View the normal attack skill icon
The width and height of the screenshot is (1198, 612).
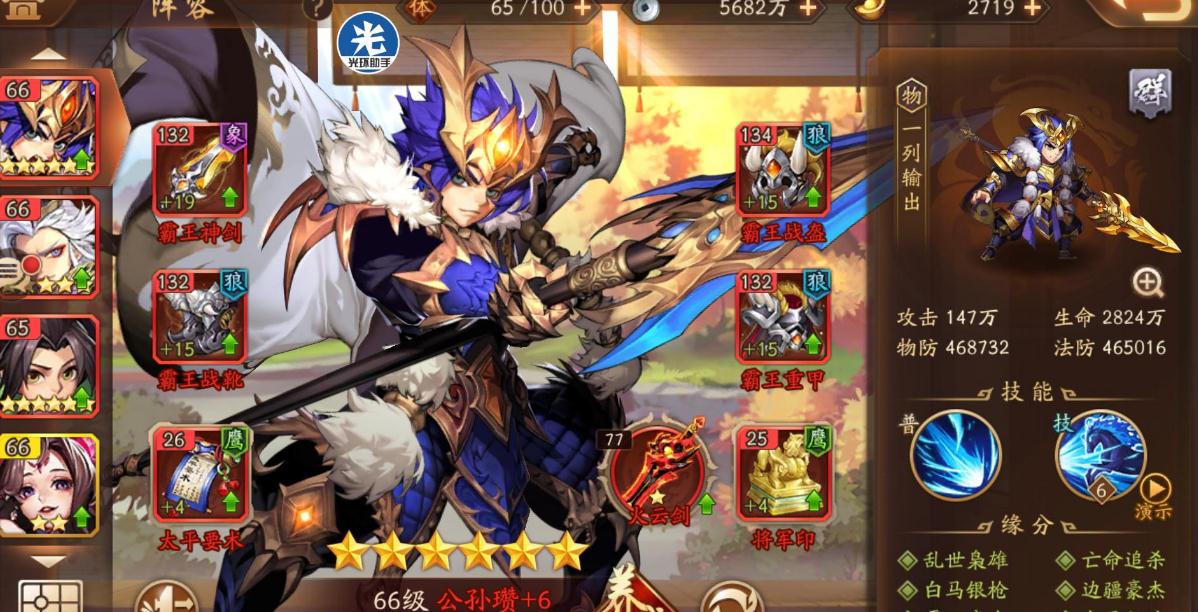point(955,455)
